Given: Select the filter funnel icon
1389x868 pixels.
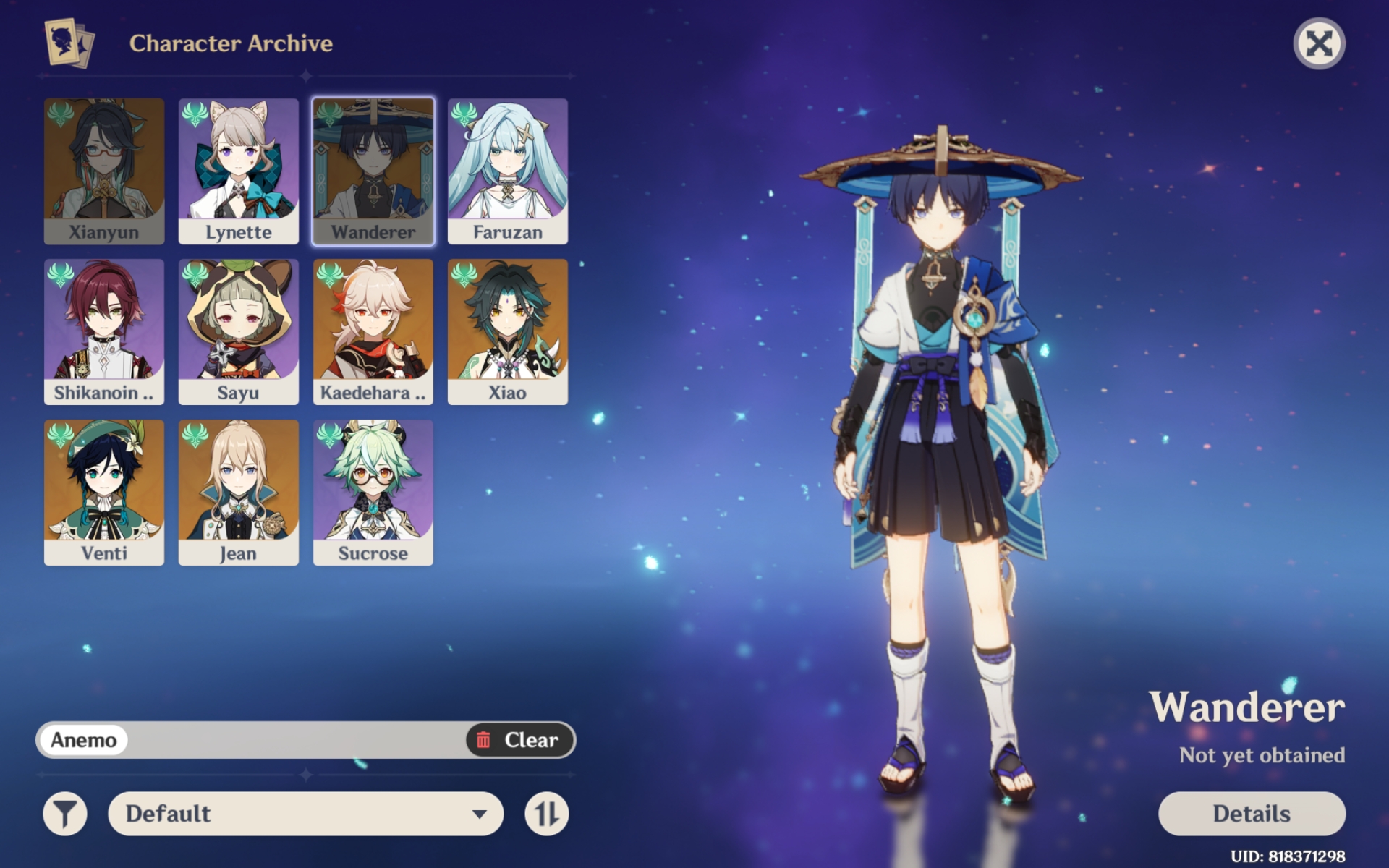Looking at the screenshot, I should tap(64, 813).
